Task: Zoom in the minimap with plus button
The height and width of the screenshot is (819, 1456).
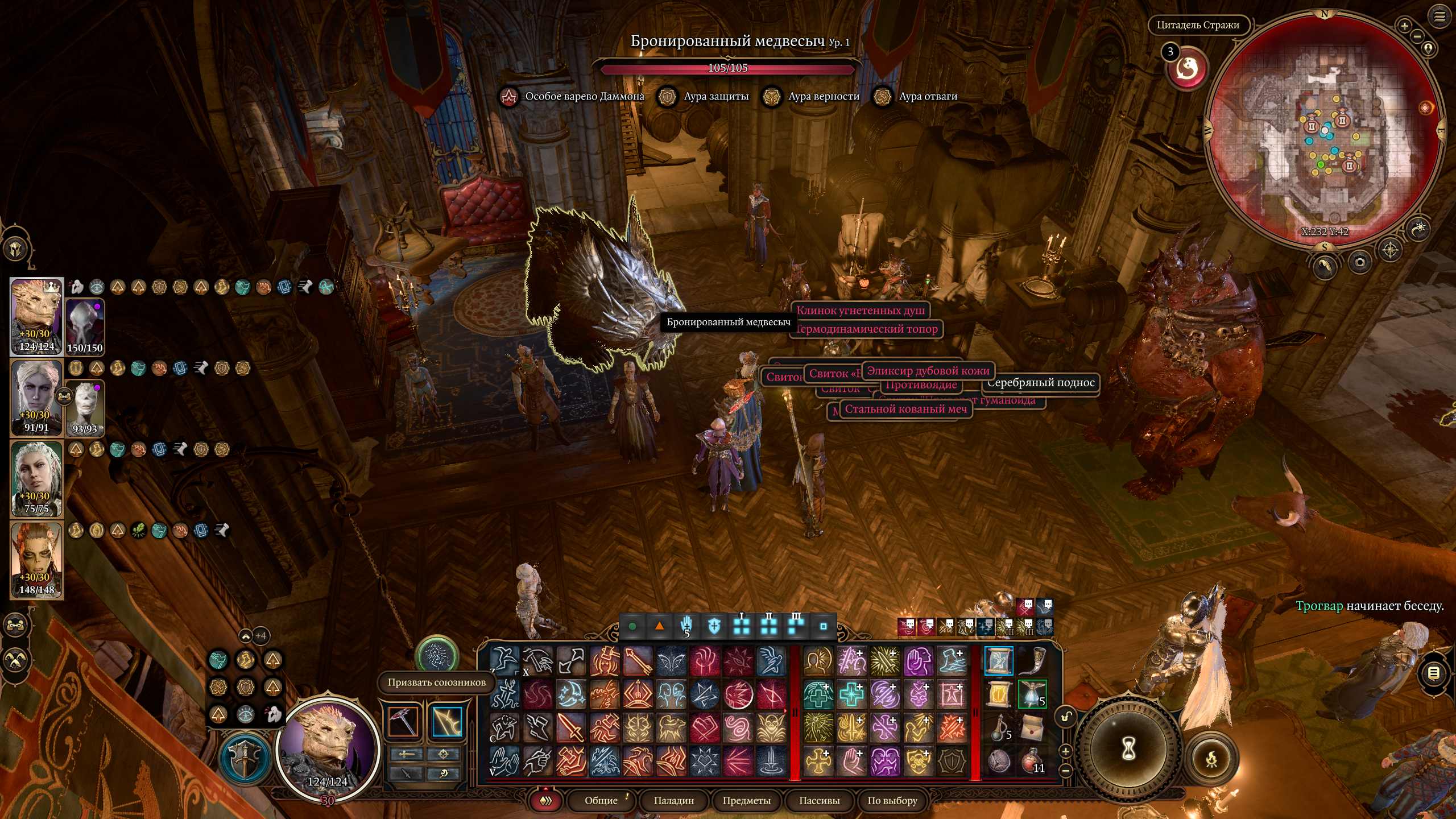Action: [1404, 26]
